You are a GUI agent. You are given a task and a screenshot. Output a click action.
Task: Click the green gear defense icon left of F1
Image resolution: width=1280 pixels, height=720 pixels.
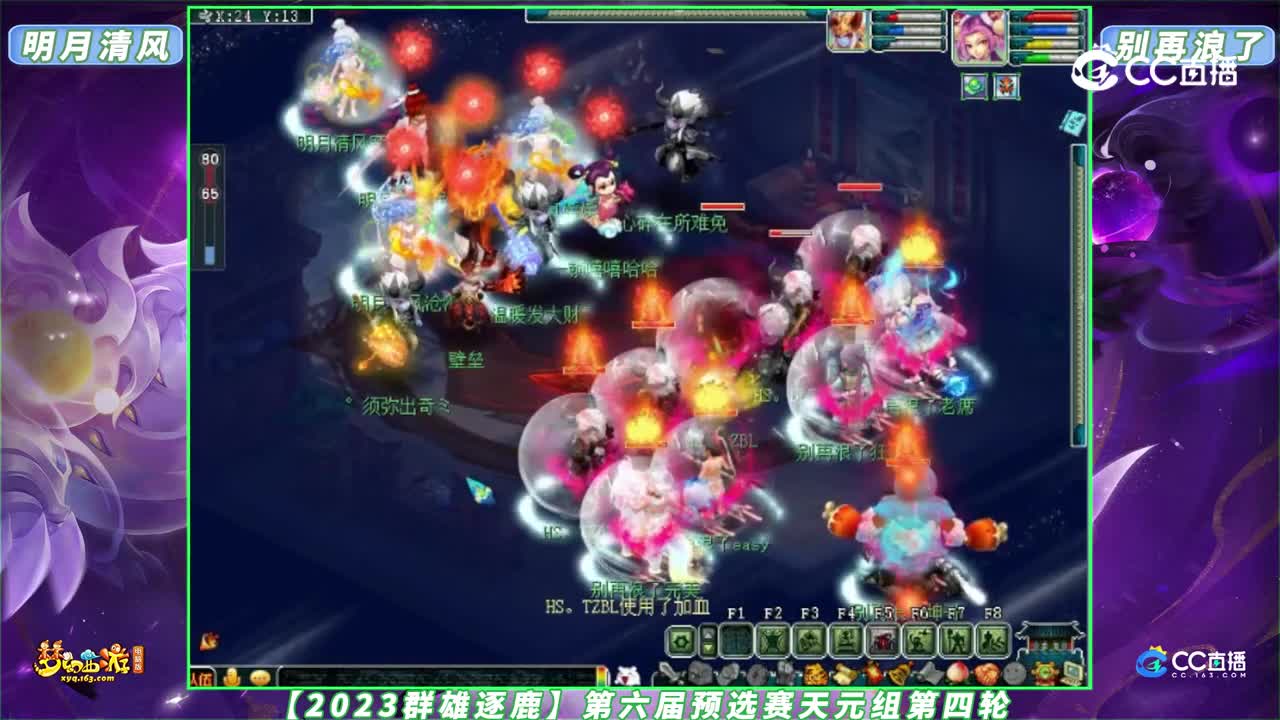click(678, 639)
